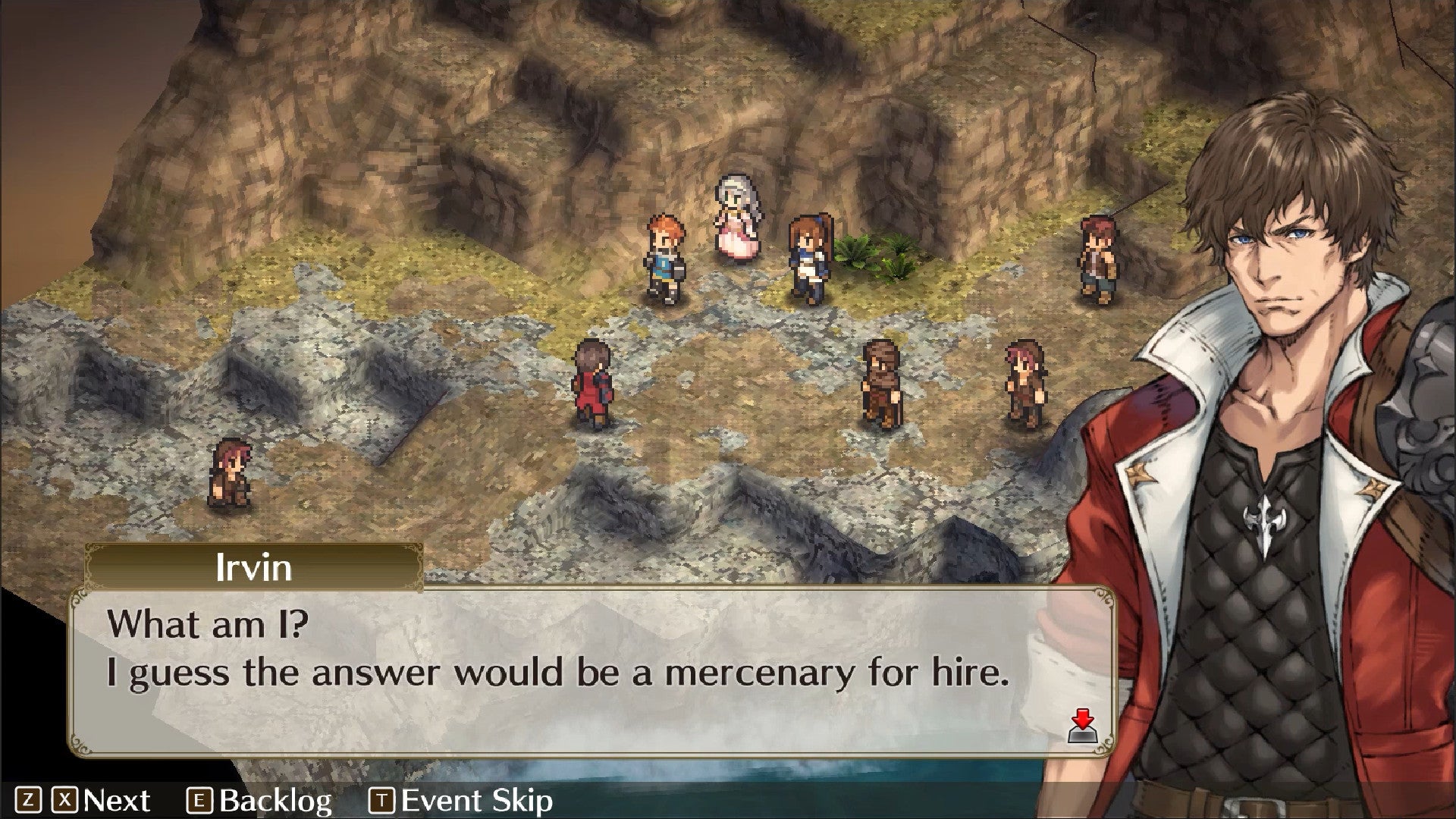The image size is (1456, 819).
Task: Open the Backlog of past dialogue
Action: [260, 801]
